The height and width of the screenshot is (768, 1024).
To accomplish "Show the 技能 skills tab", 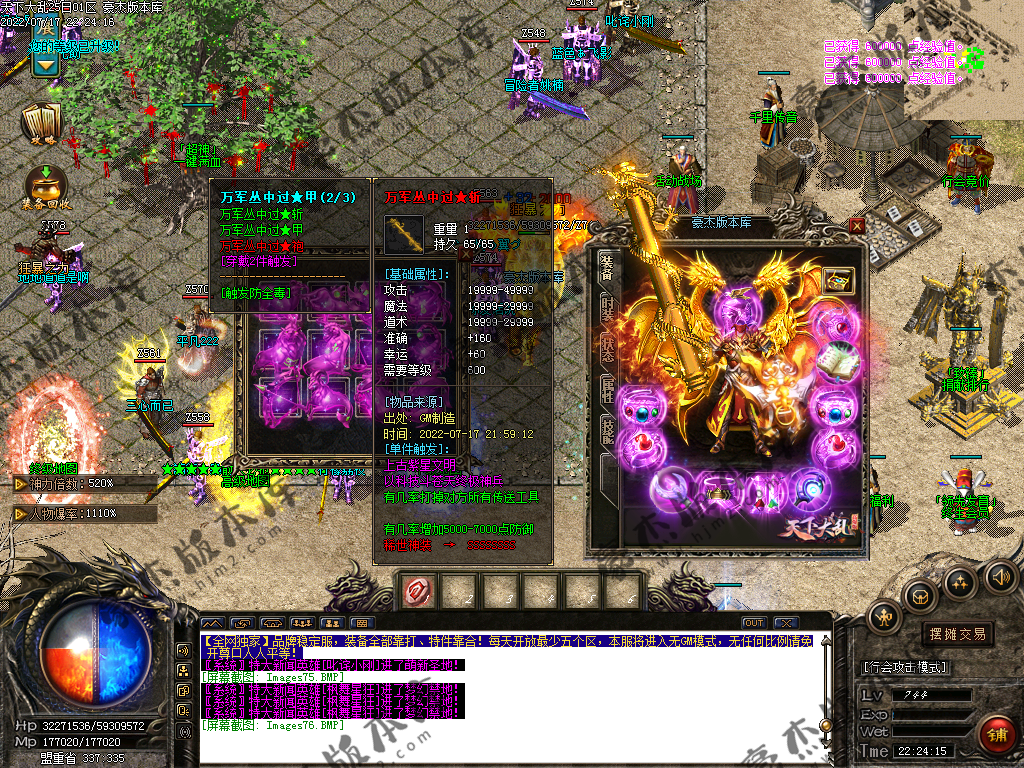I will coord(607,431).
